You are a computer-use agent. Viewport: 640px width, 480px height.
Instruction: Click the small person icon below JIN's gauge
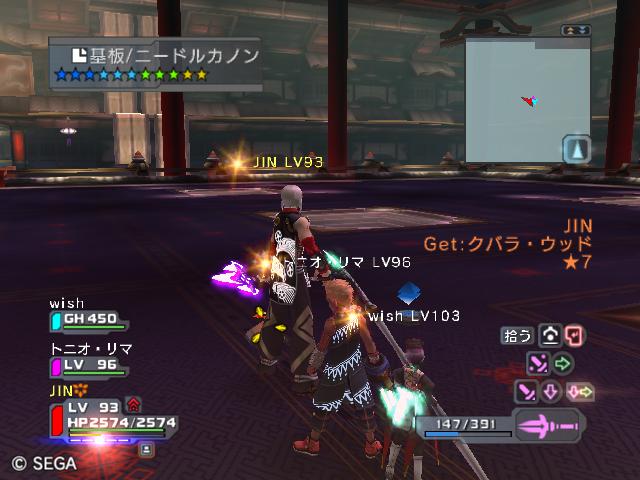pyautogui.click(x=147, y=450)
